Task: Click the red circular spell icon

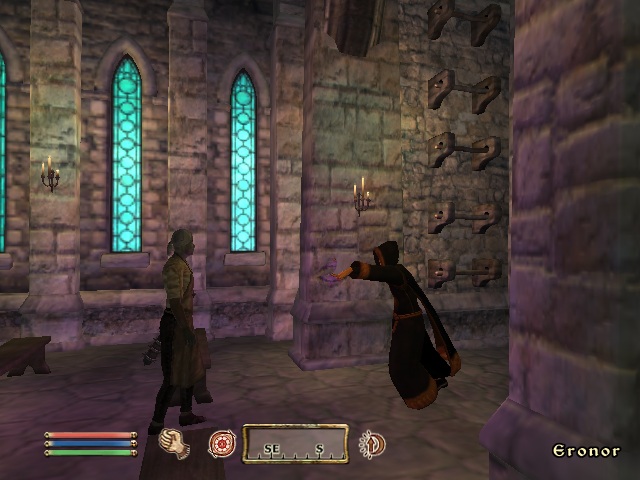Action: pos(221,444)
